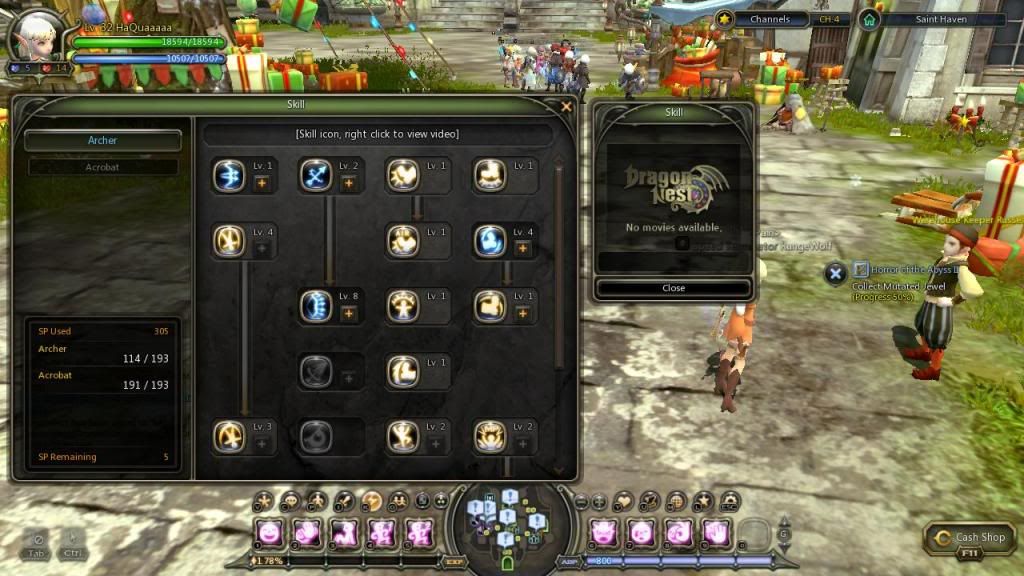
Task: Select the greyed-out unlearned skill icon
Action: 315,372
